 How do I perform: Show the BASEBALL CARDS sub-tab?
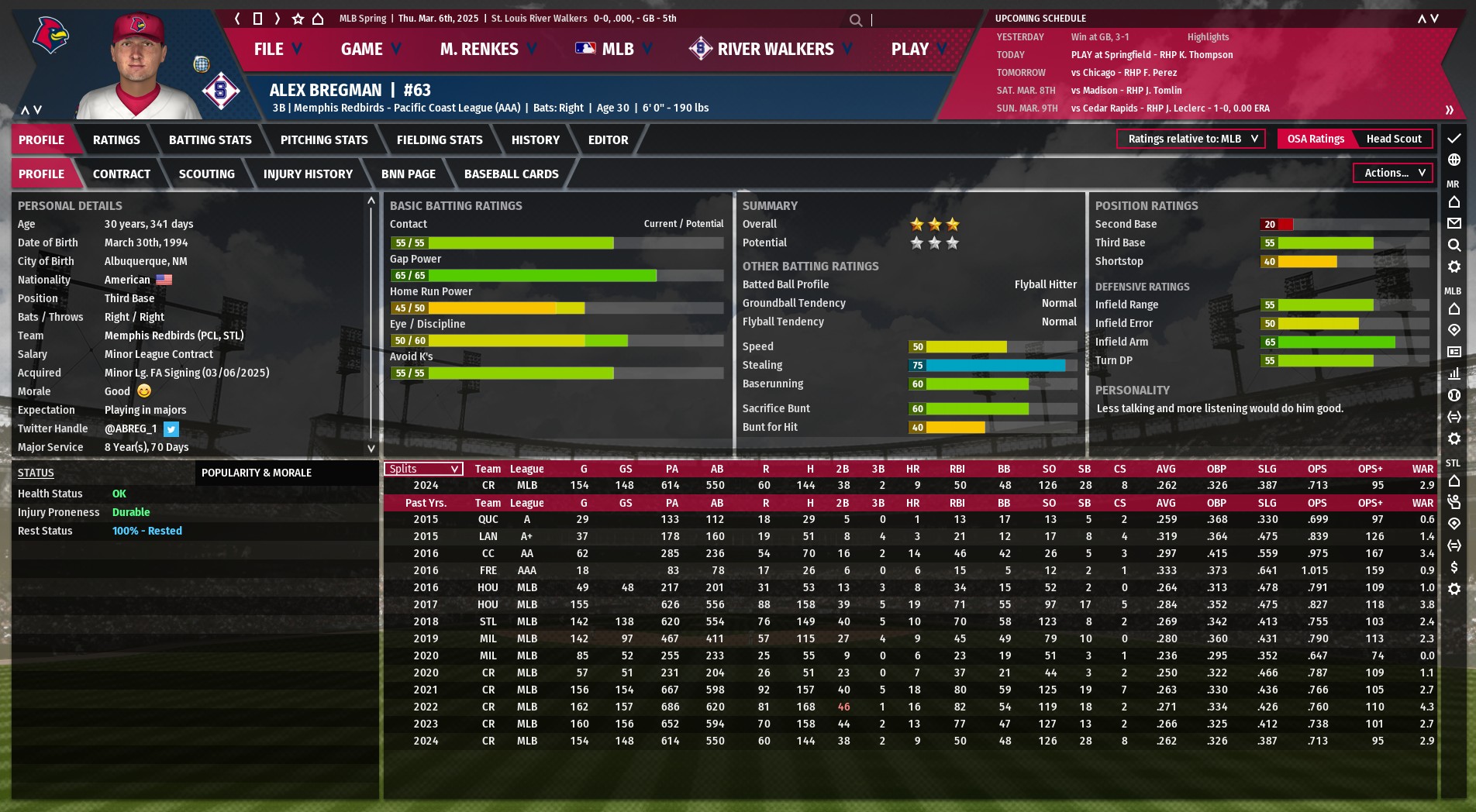click(511, 174)
